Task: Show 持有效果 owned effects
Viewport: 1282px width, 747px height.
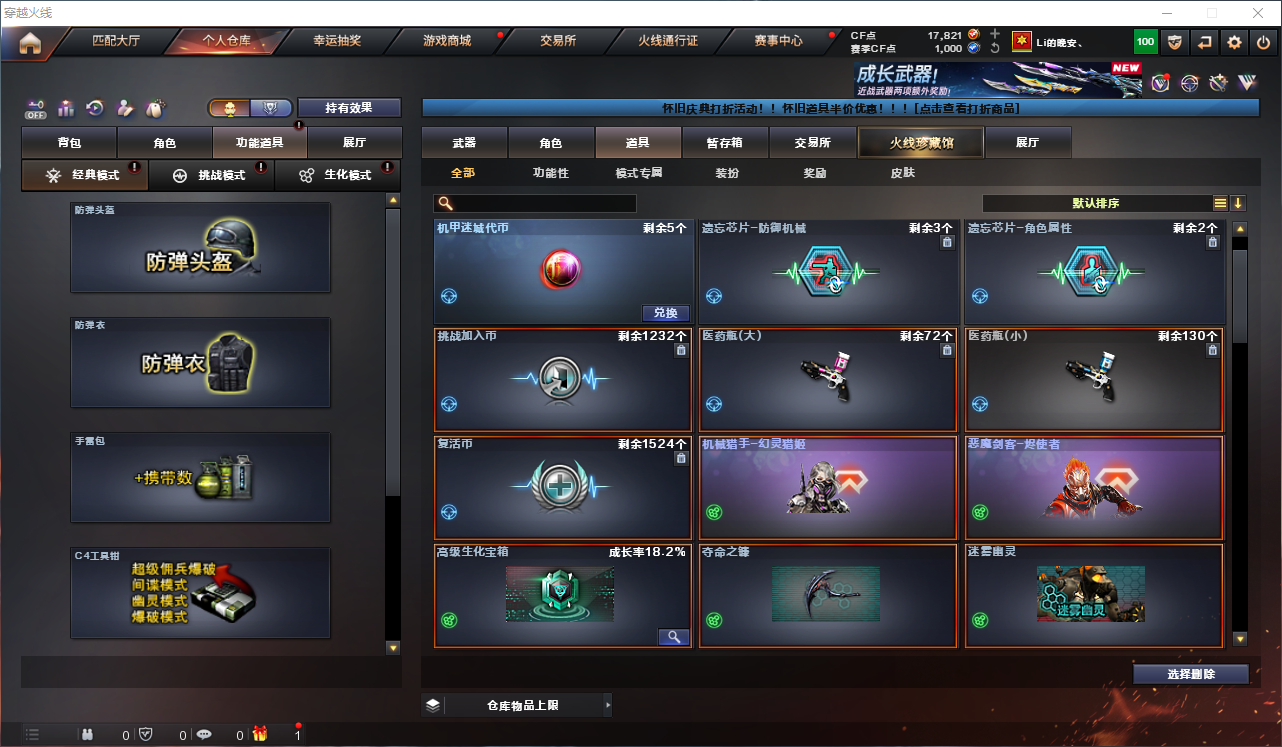Action: pos(349,108)
